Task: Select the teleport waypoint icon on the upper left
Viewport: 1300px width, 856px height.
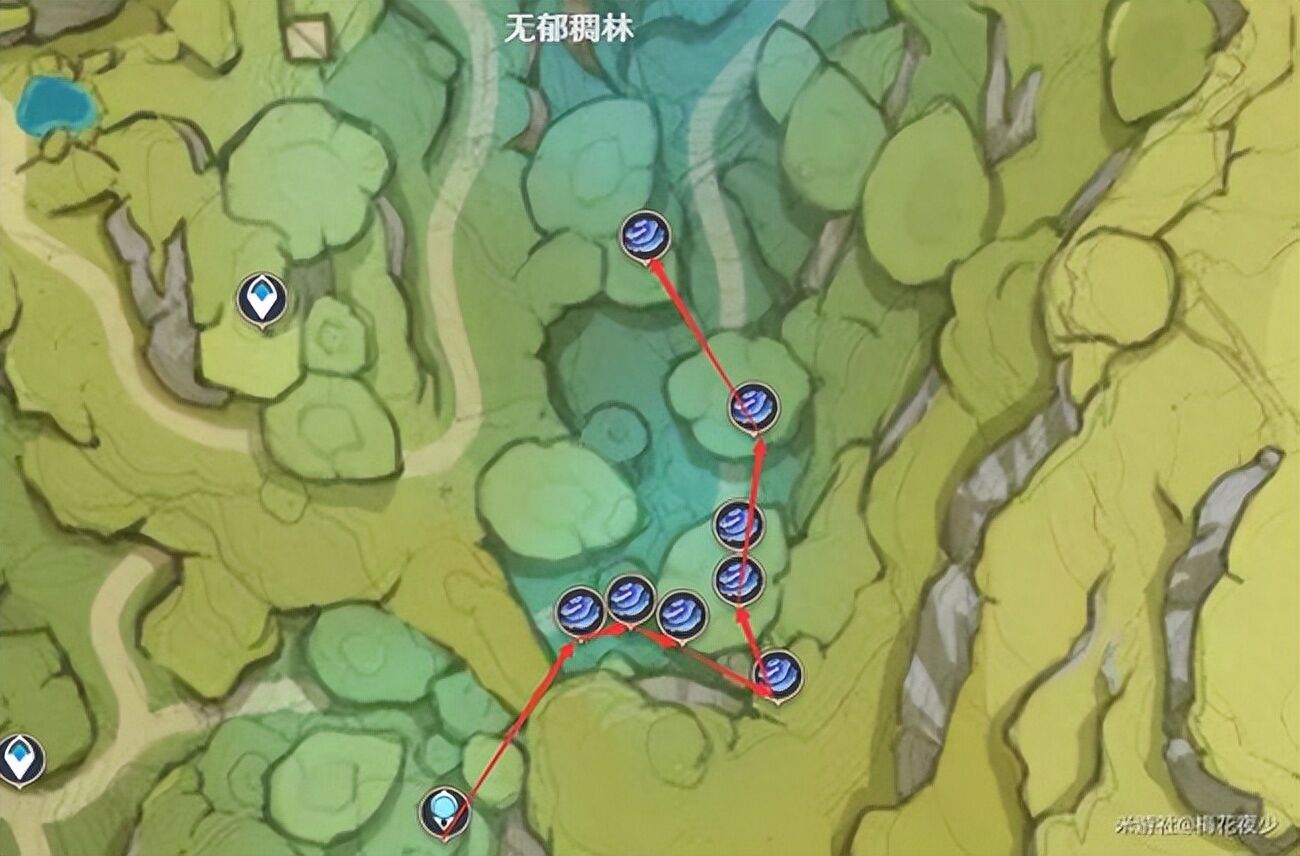Action: click(x=264, y=296)
